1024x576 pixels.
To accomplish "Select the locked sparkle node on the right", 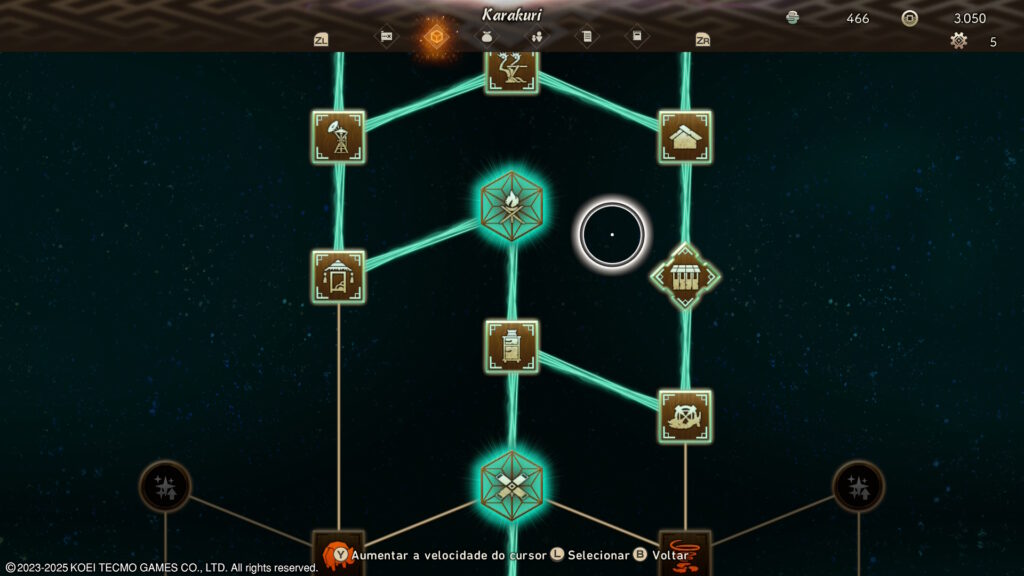I will tap(858, 487).
